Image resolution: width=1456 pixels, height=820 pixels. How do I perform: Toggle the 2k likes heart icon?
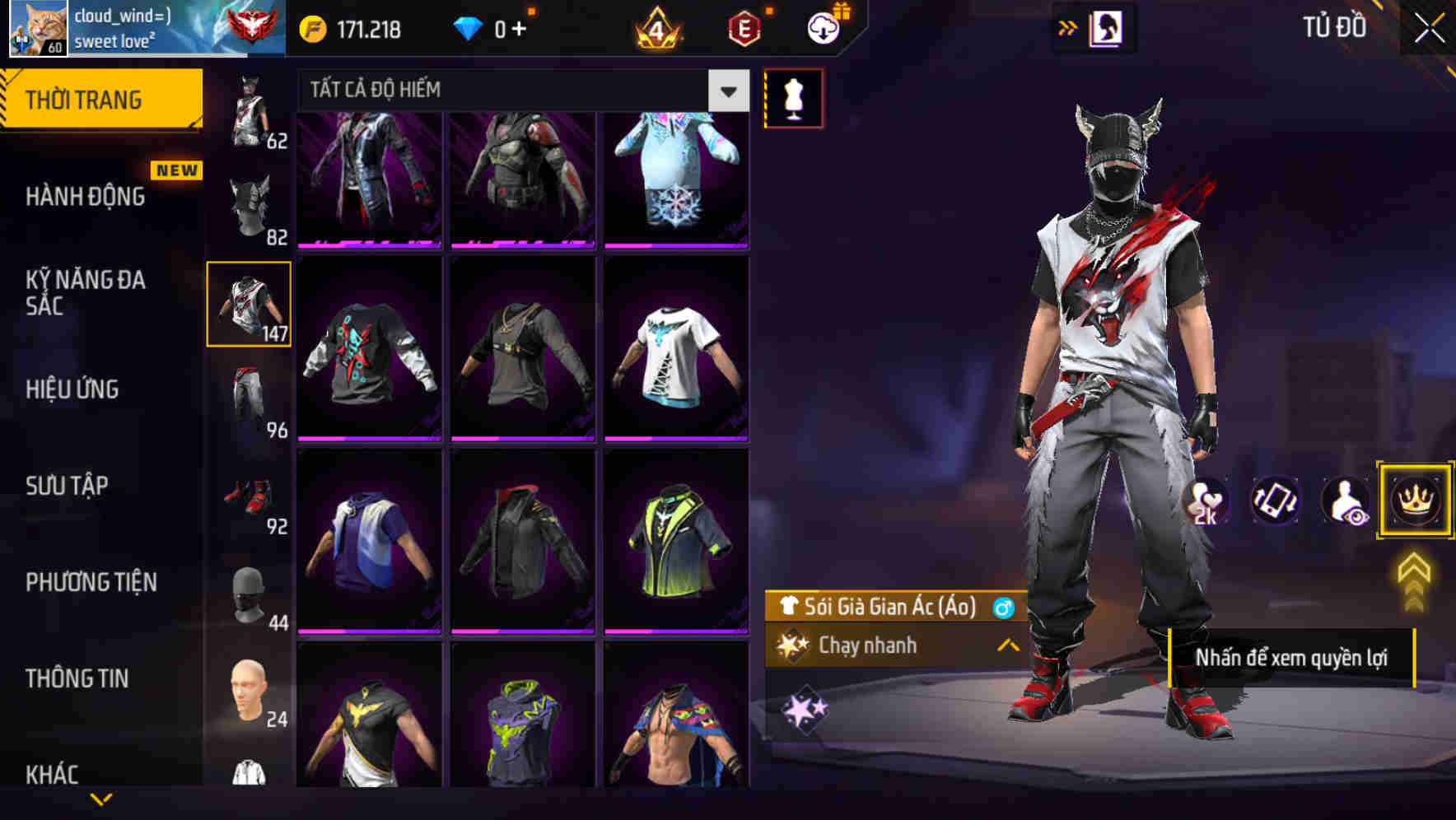[x=1206, y=501]
